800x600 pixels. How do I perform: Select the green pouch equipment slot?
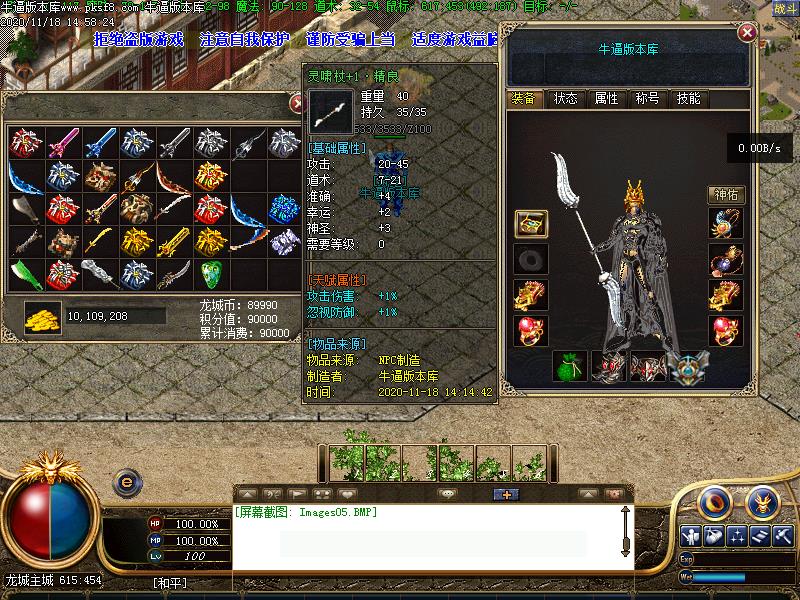tap(569, 367)
